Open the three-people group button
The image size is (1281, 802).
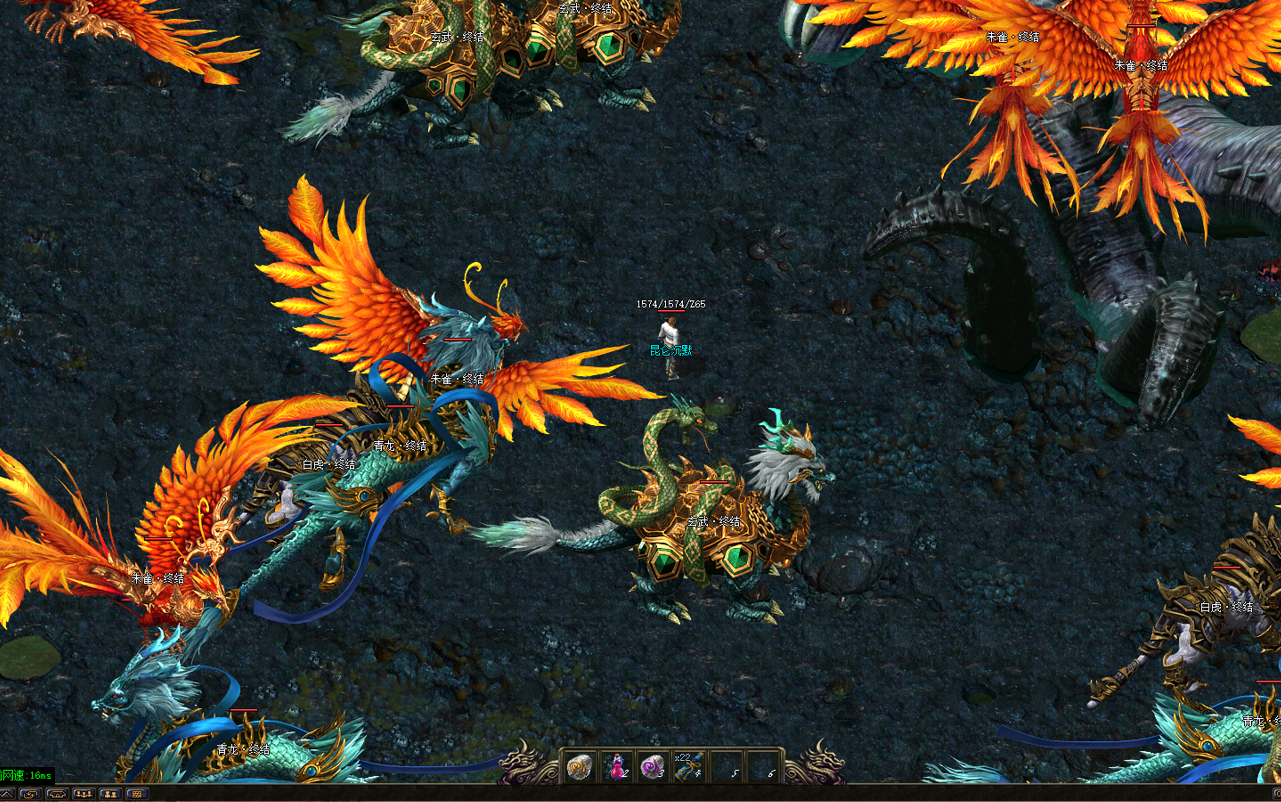[84, 794]
